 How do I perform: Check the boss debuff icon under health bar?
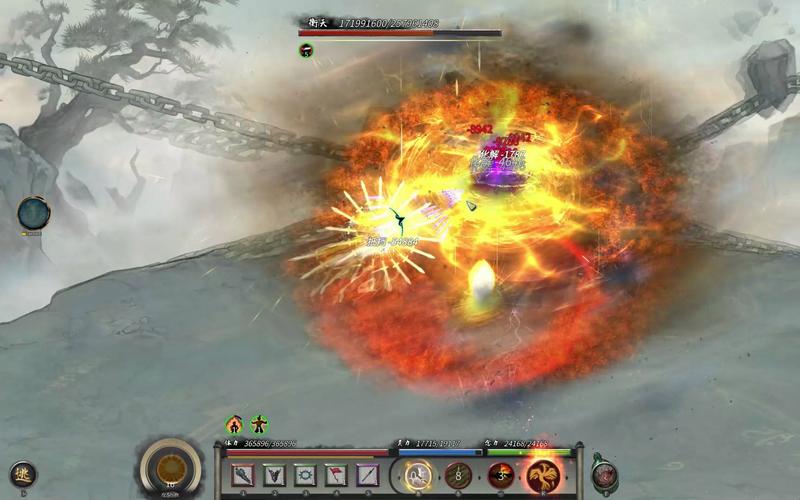click(x=306, y=50)
